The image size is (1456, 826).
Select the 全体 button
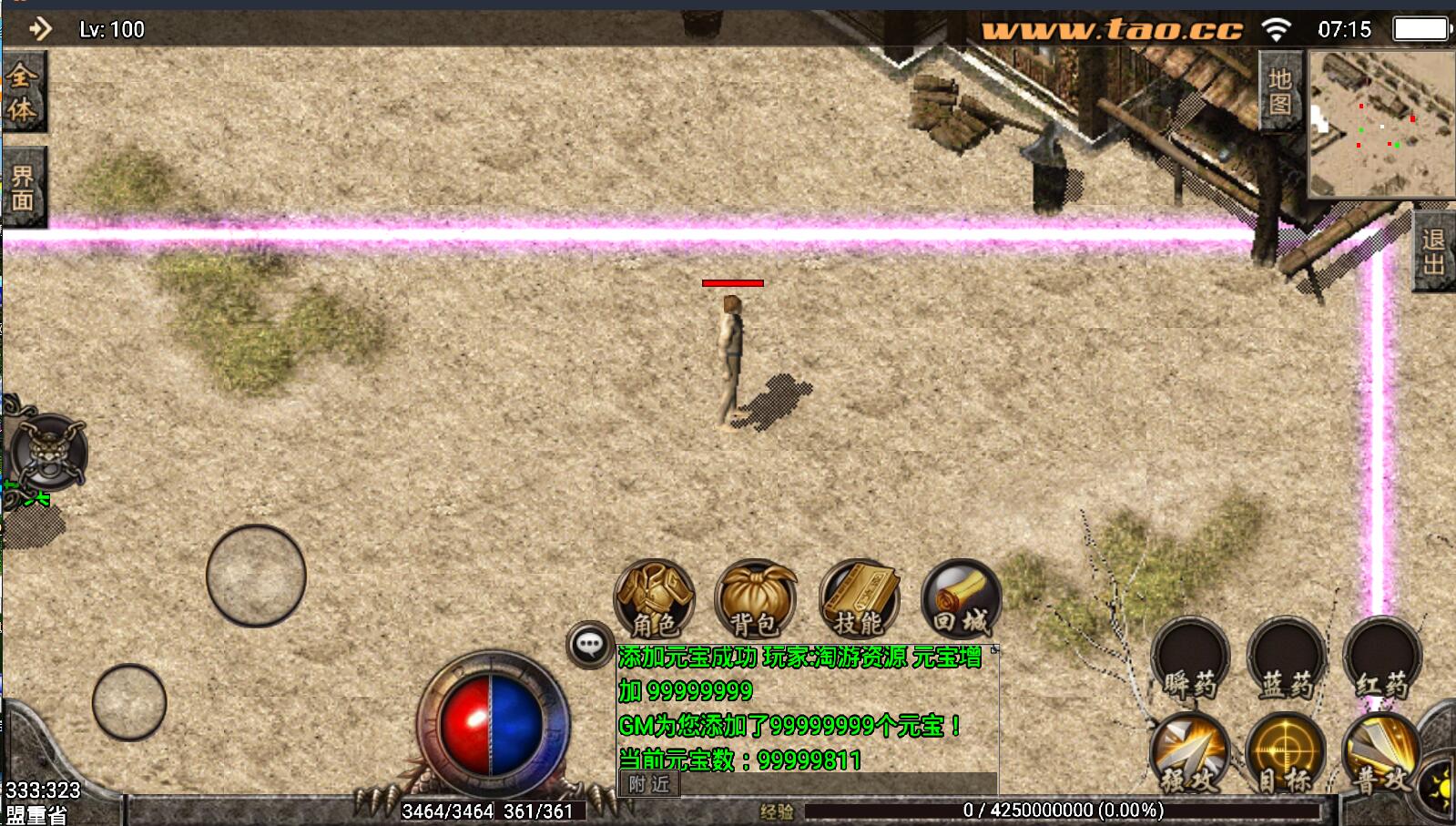22,92
